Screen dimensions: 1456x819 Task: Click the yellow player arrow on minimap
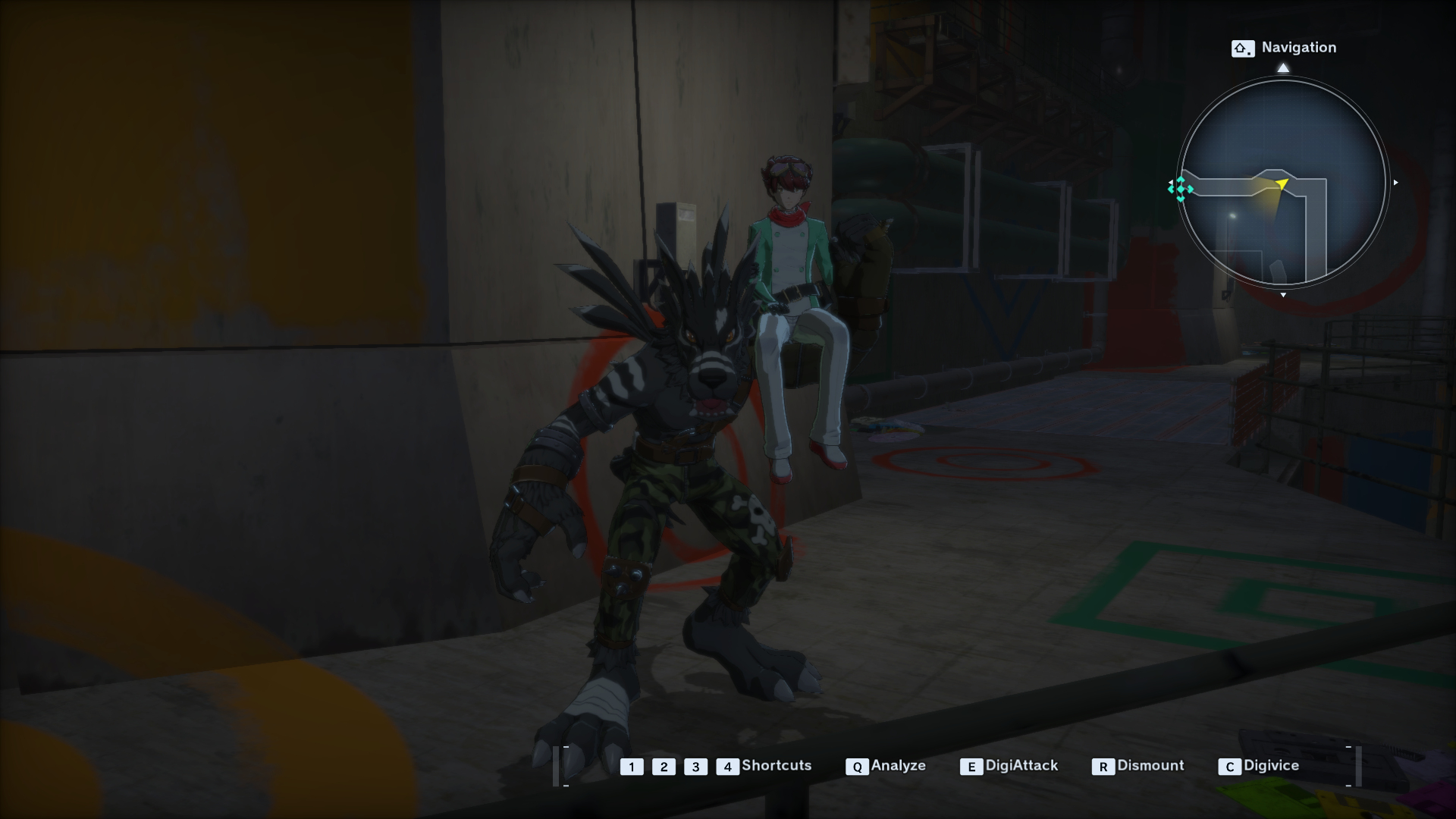coord(1282,184)
